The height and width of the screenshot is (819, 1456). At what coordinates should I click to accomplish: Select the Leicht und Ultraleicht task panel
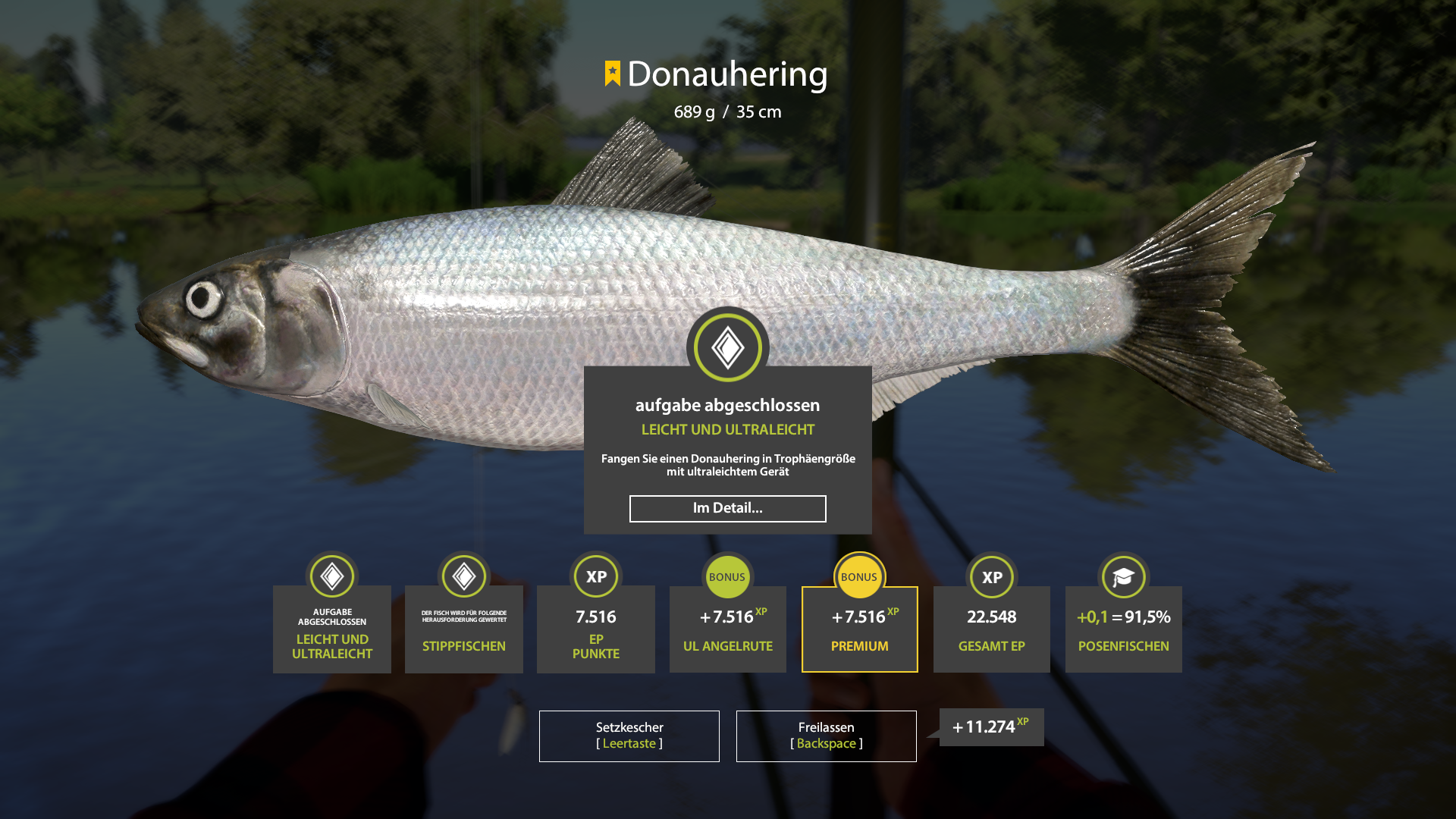pyautogui.click(x=331, y=629)
